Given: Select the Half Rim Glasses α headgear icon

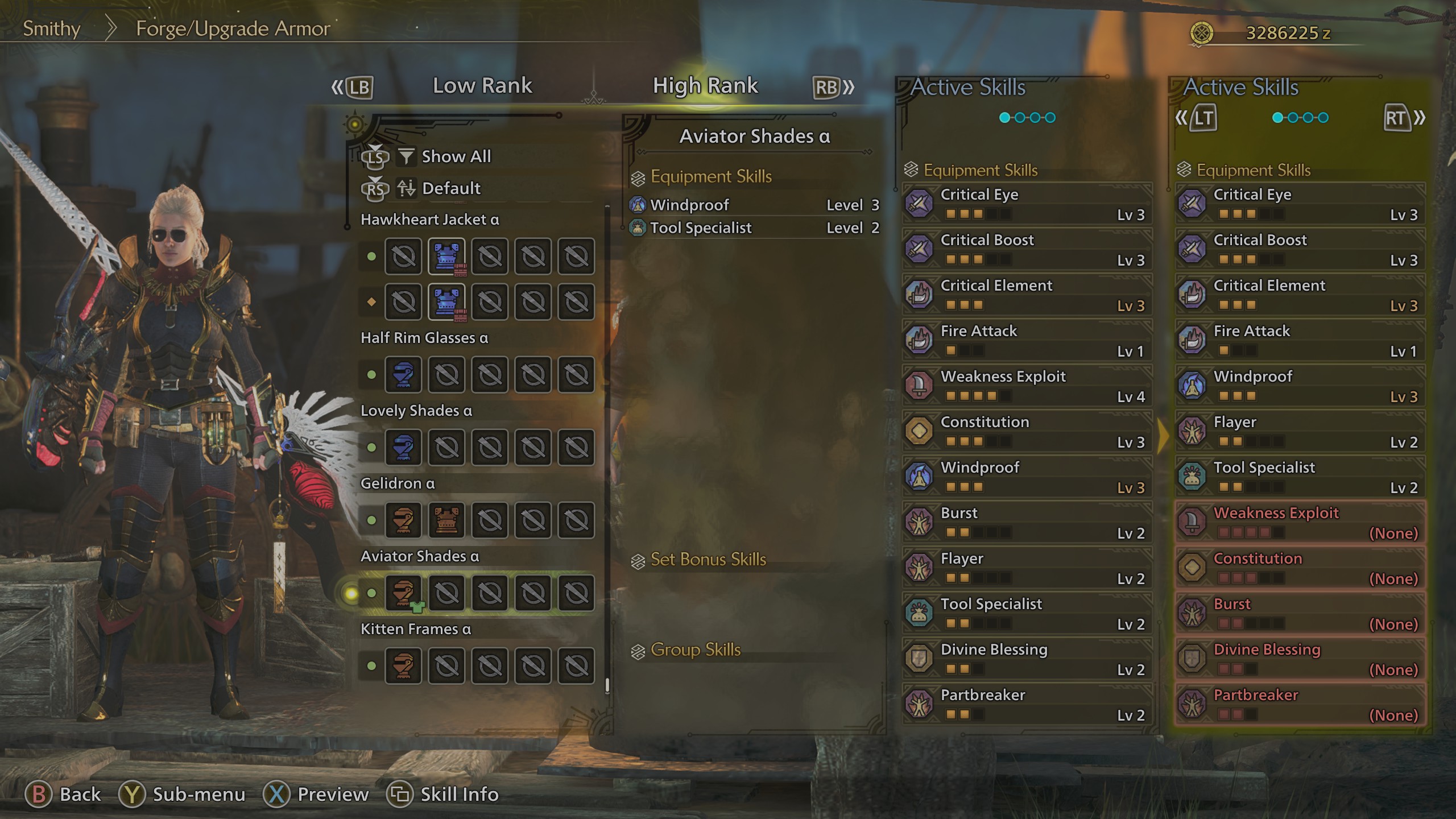Looking at the screenshot, I should pos(404,375).
